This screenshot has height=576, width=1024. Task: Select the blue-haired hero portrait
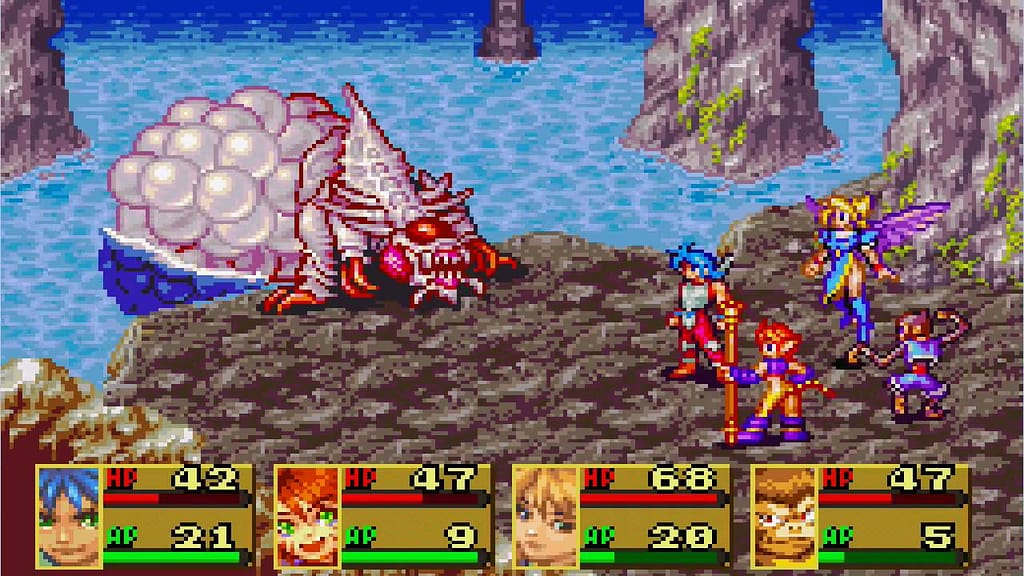click(x=68, y=517)
